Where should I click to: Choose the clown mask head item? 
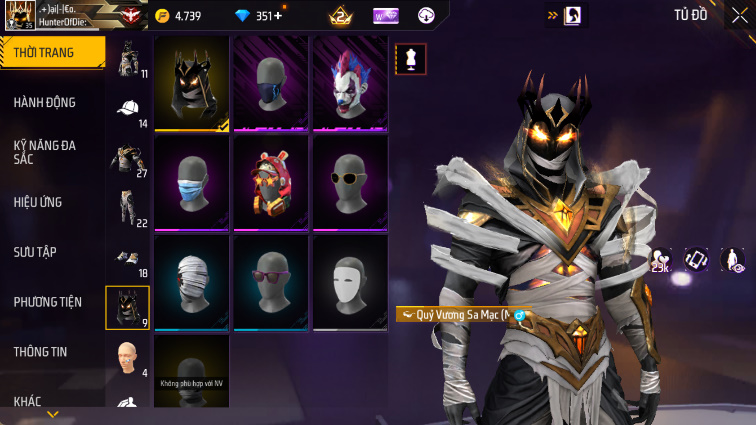pyautogui.click(x=350, y=83)
